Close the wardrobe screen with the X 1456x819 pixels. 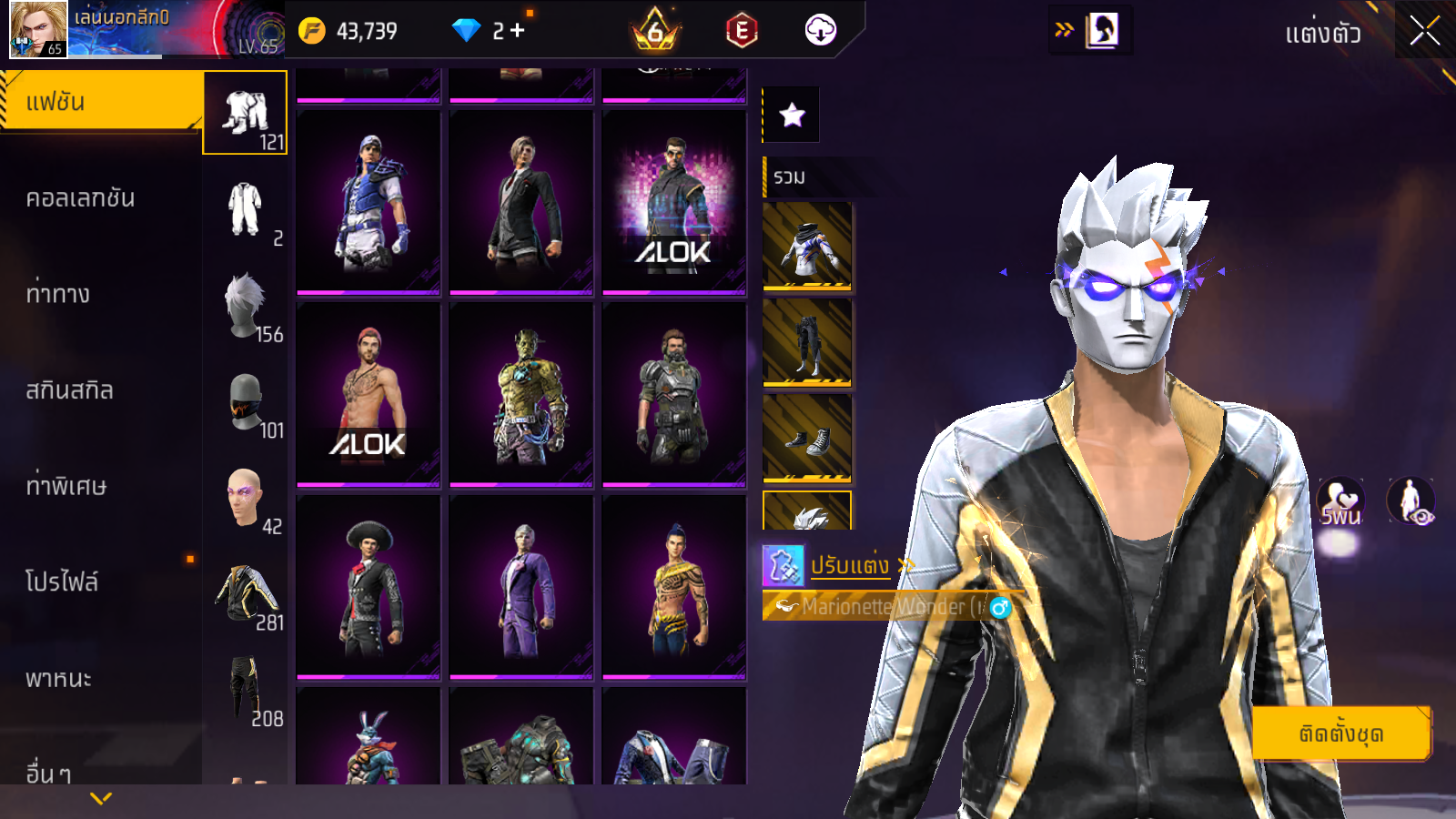click(1424, 31)
